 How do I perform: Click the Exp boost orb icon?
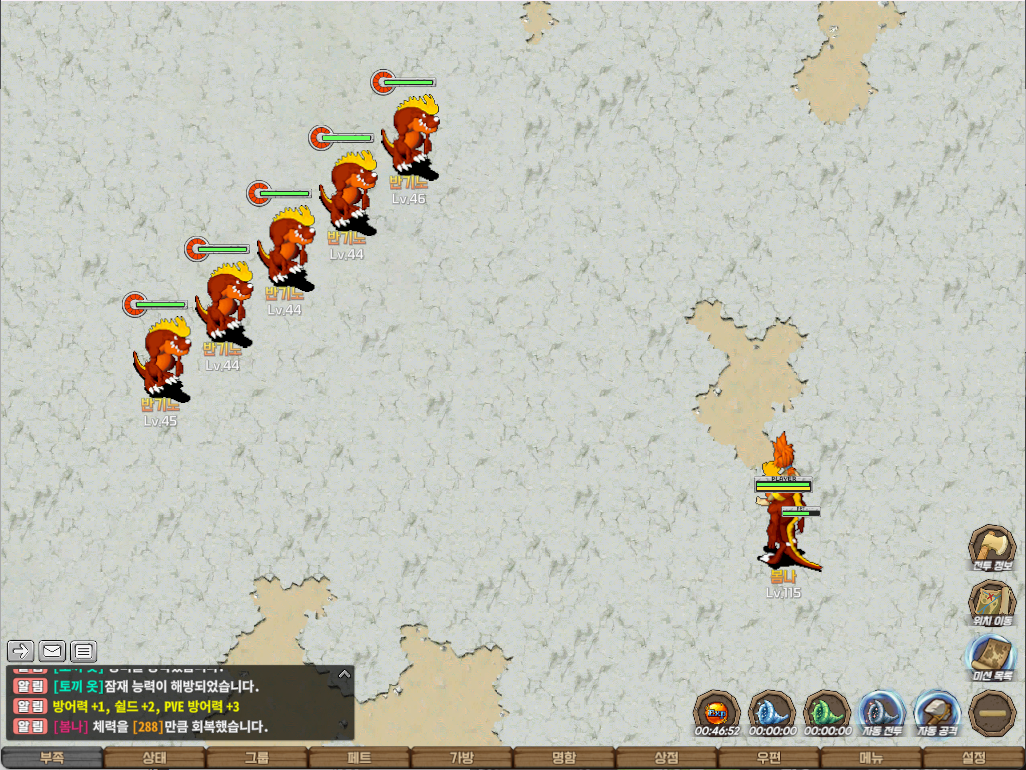[717, 712]
